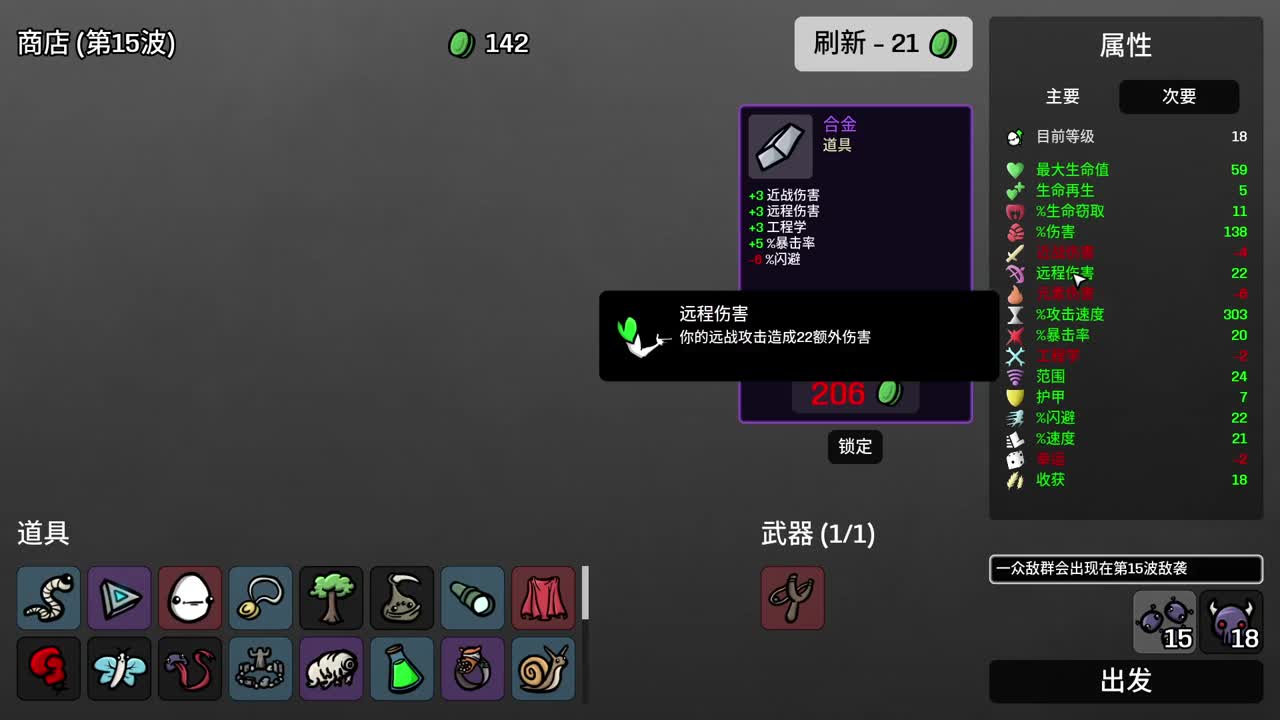Select the boxing glove item
Viewport: 1280px width, 720px height.
[x=48, y=668]
